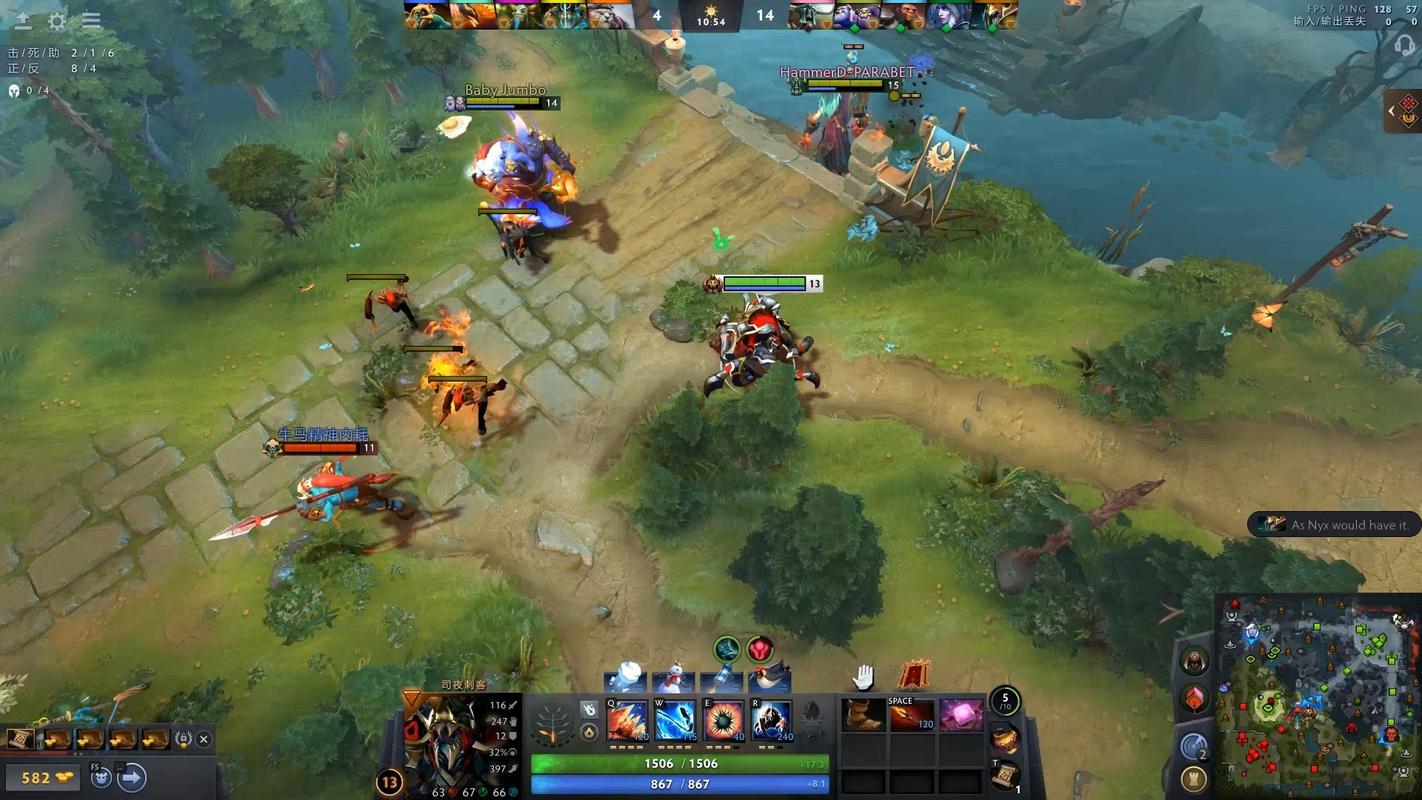Open the main menu hamburger icon
The height and width of the screenshot is (800, 1422).
92,19
